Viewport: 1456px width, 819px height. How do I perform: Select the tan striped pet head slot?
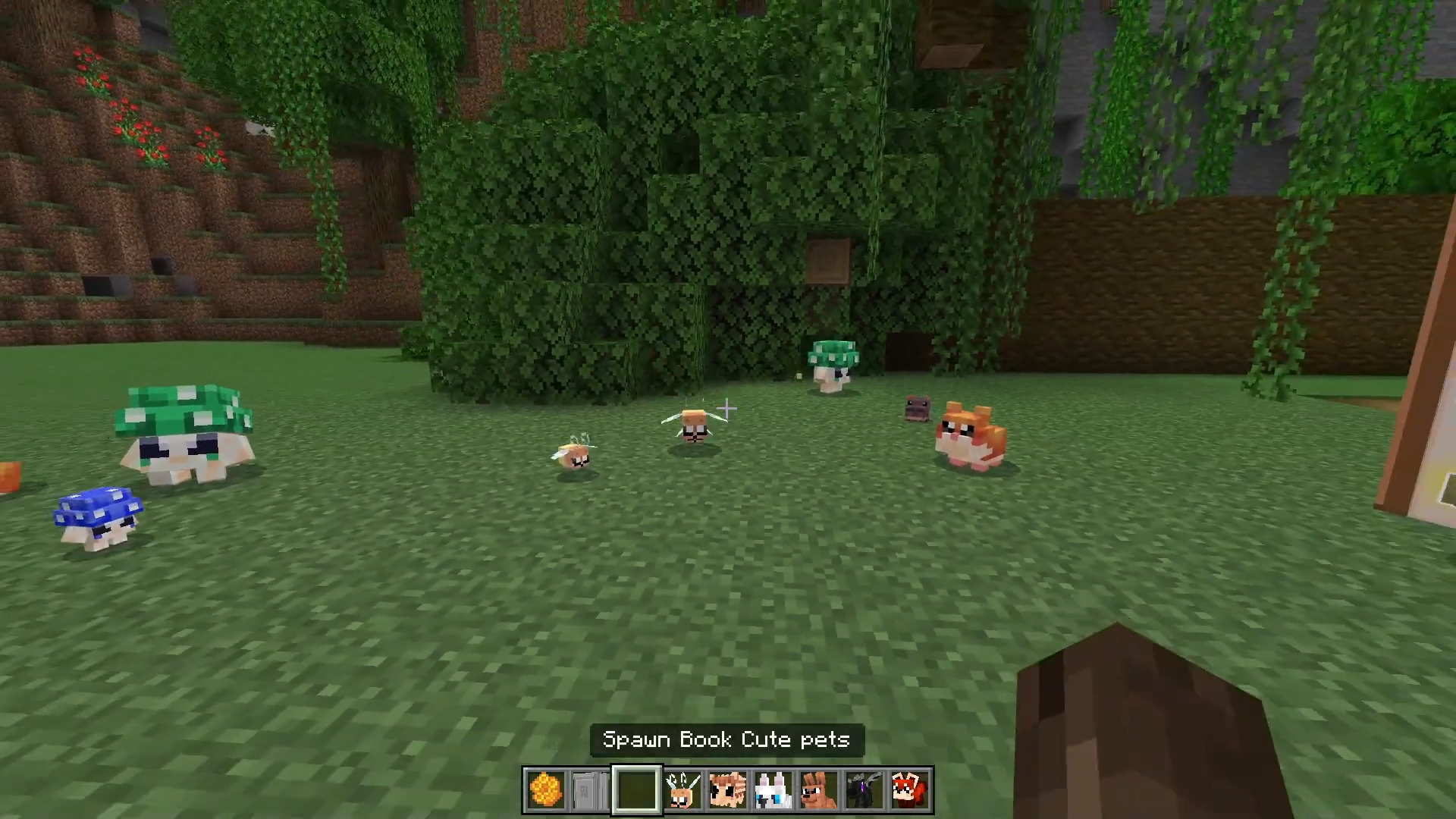[x=727, y=789]
